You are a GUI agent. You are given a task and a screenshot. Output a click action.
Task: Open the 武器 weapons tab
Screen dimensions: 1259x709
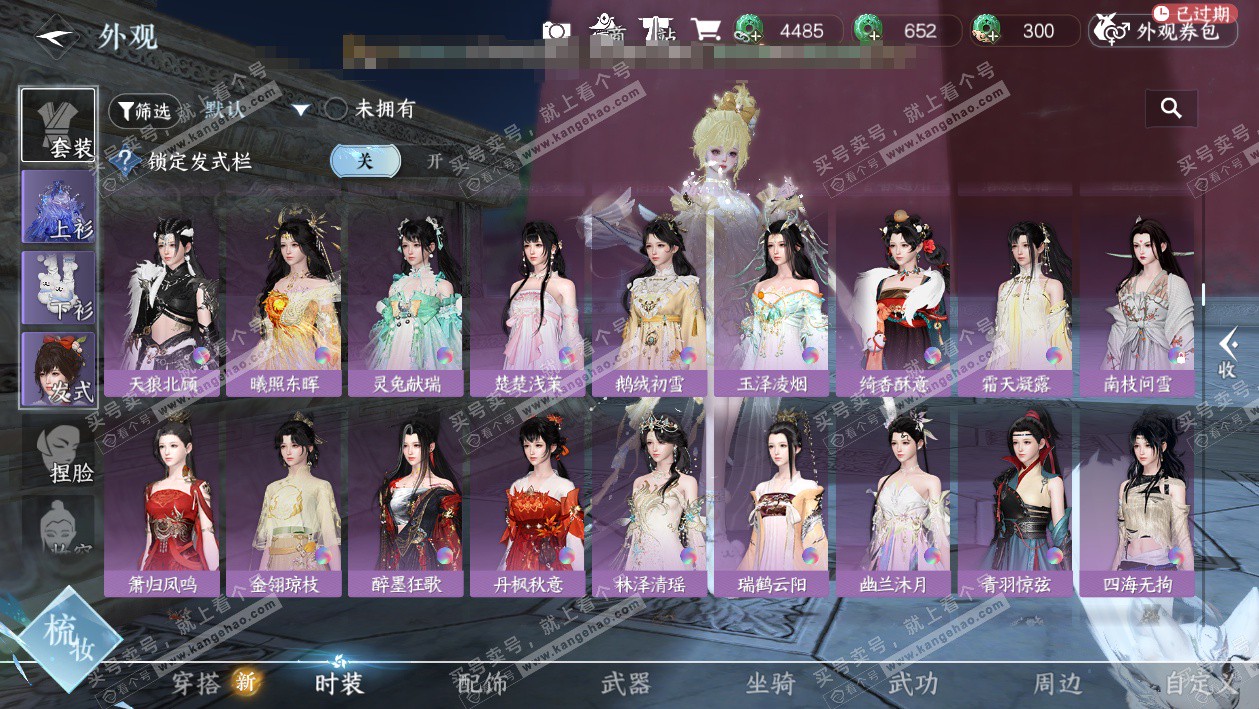click(x=626, y=684)
